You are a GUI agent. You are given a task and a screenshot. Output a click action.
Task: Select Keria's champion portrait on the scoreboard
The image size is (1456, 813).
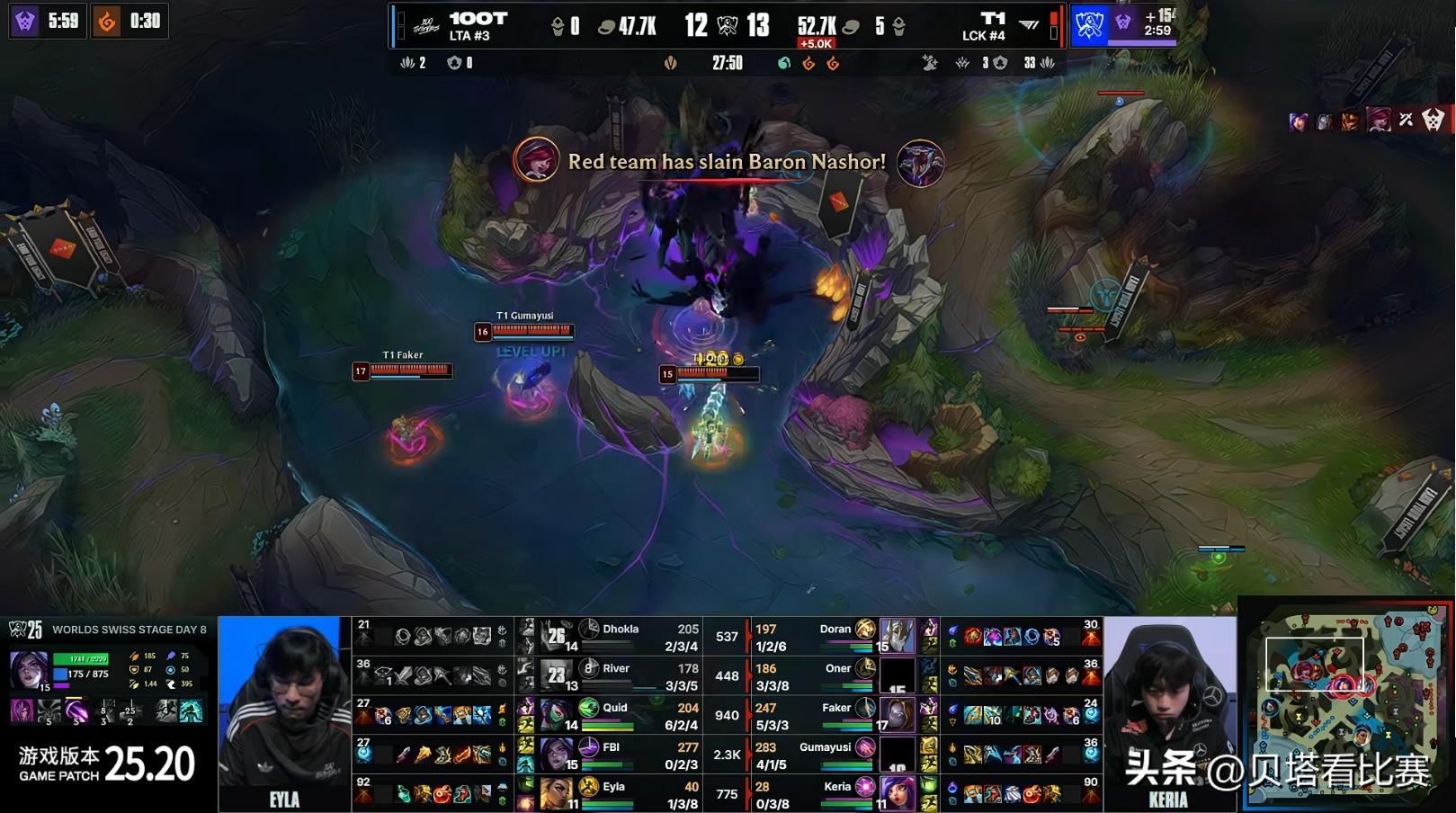(x=897, y=793)
